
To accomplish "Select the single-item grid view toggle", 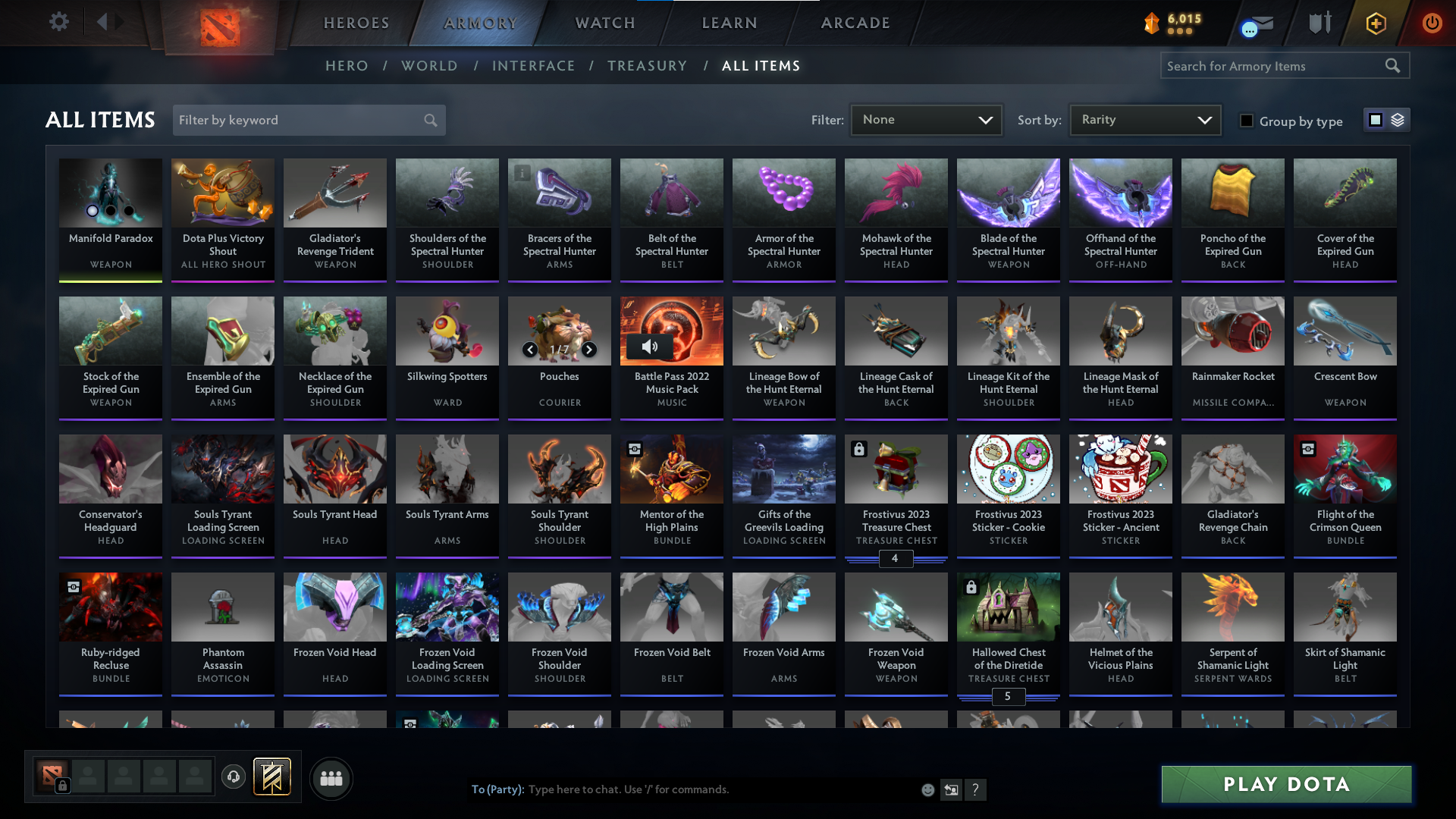I will coord(1376,119).
